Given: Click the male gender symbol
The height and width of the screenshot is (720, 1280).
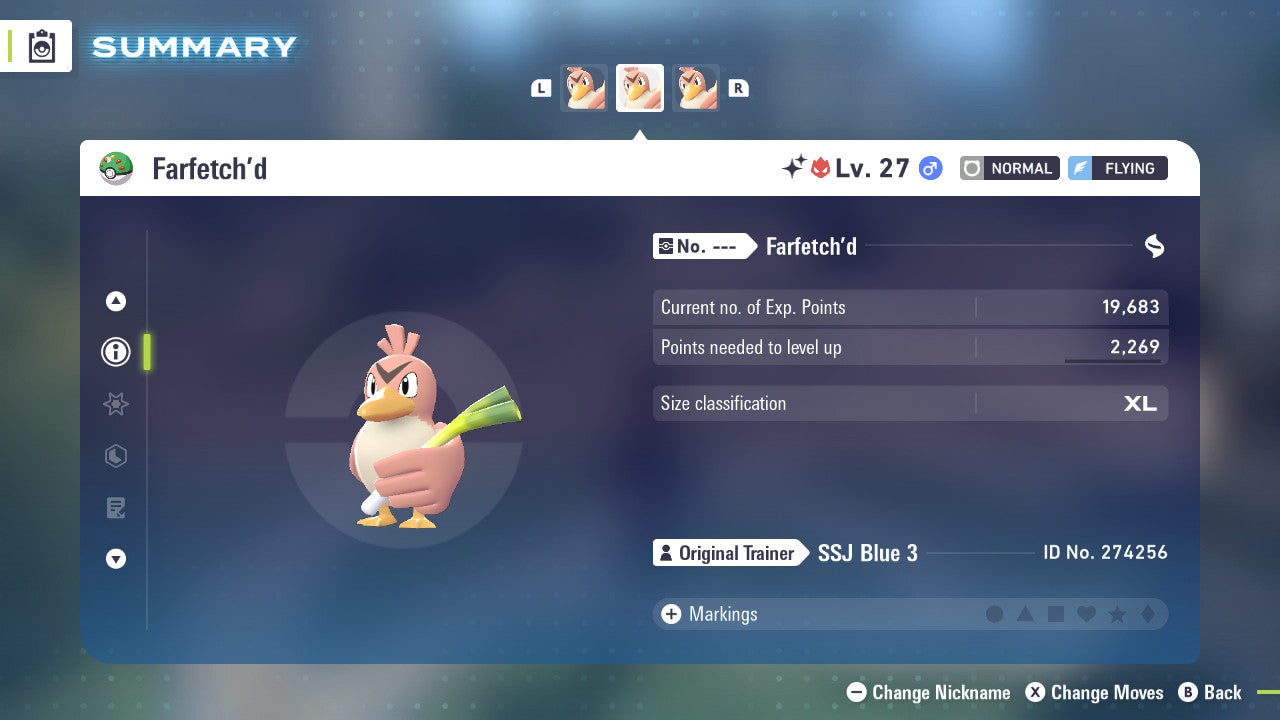Looking at the screenshot, I should point(930,168).
